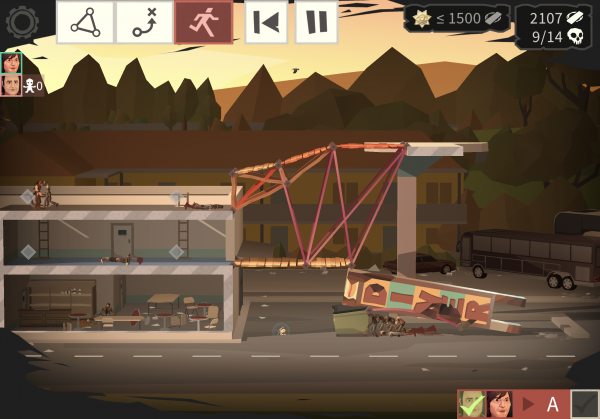Select the running figure simulation mode
The height and width of the screenshot is (419, 600).
(203, 22)
